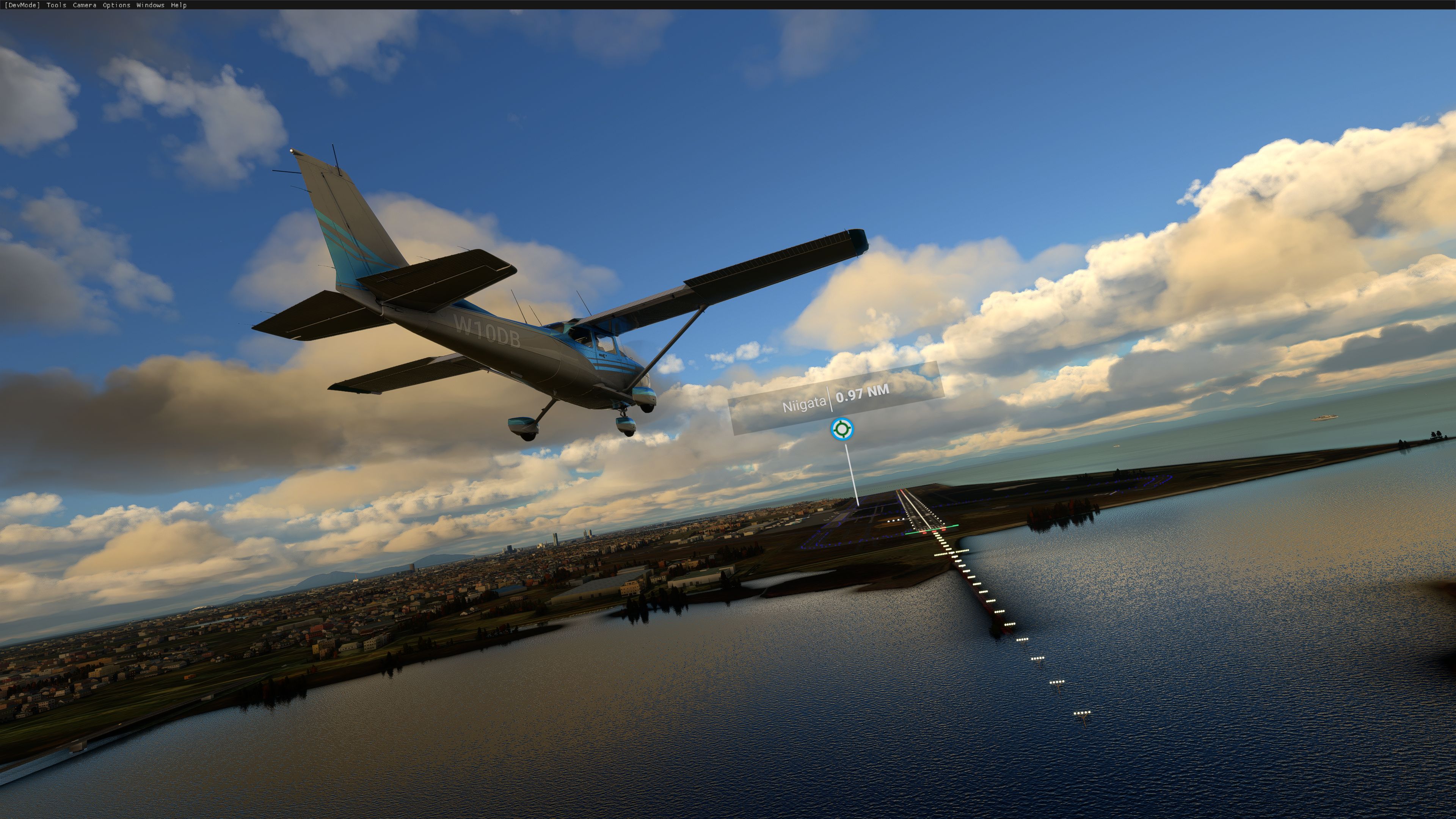This screenshot has height=819, width=1456.
Task: Open the Options menu
Action: [x=117, y=5]
